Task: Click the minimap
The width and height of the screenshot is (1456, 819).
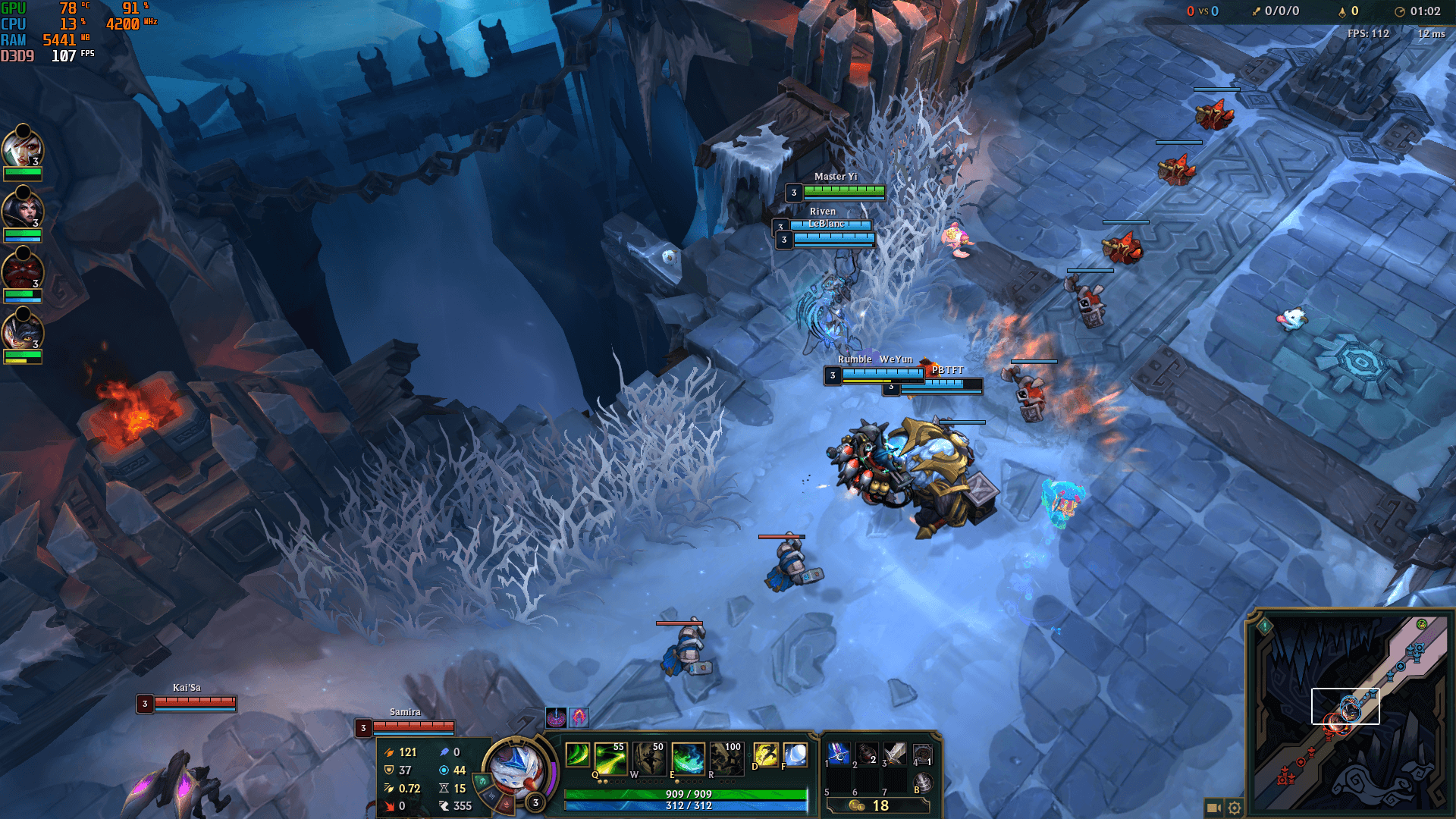Action: (x=1348, y=713)
